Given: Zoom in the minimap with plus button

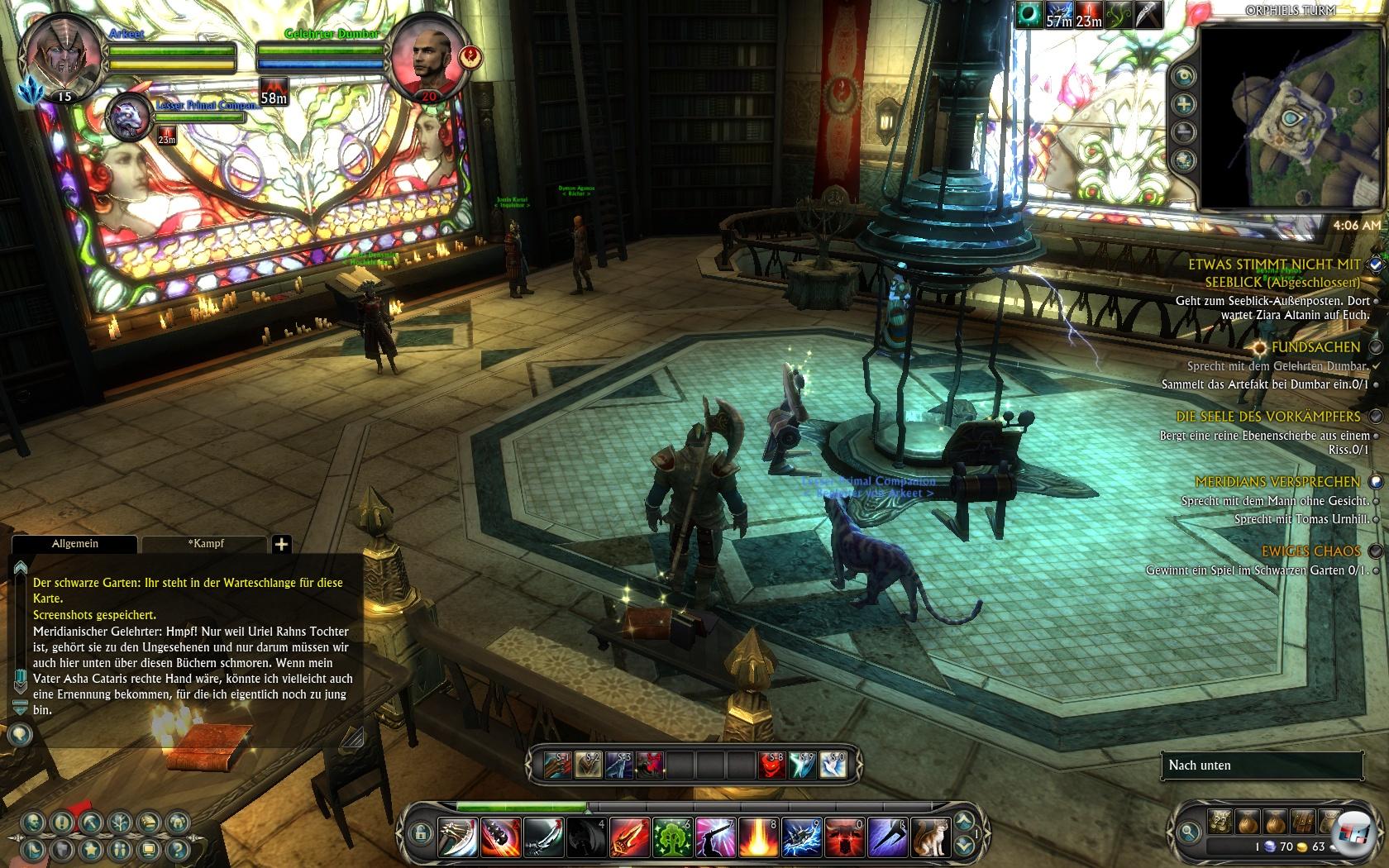Looking at the screenshot, I should [1185, 104].
